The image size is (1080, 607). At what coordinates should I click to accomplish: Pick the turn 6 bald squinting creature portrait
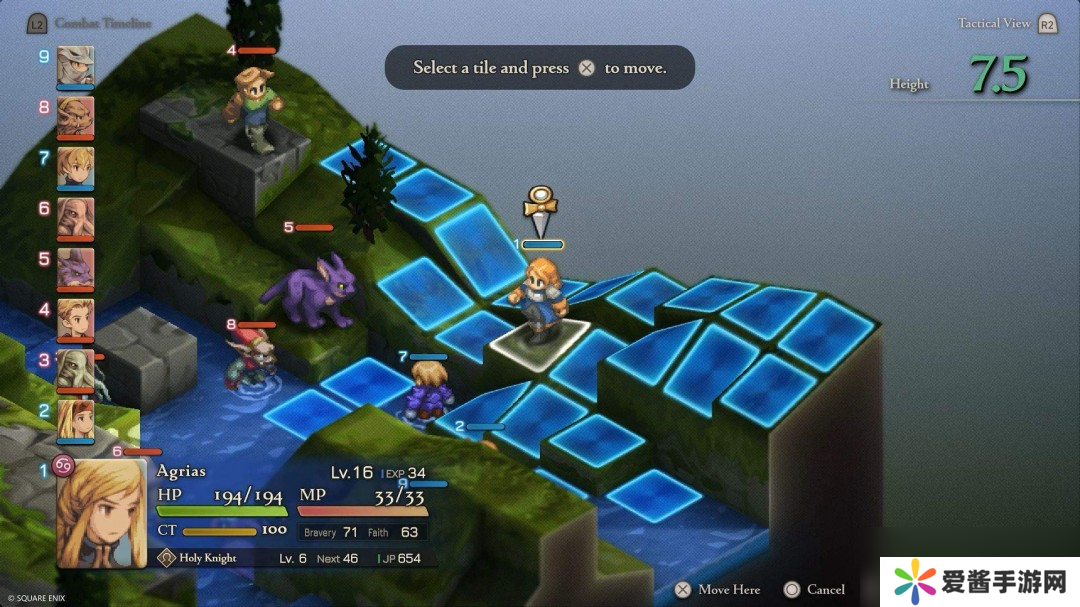click(75, 217)
